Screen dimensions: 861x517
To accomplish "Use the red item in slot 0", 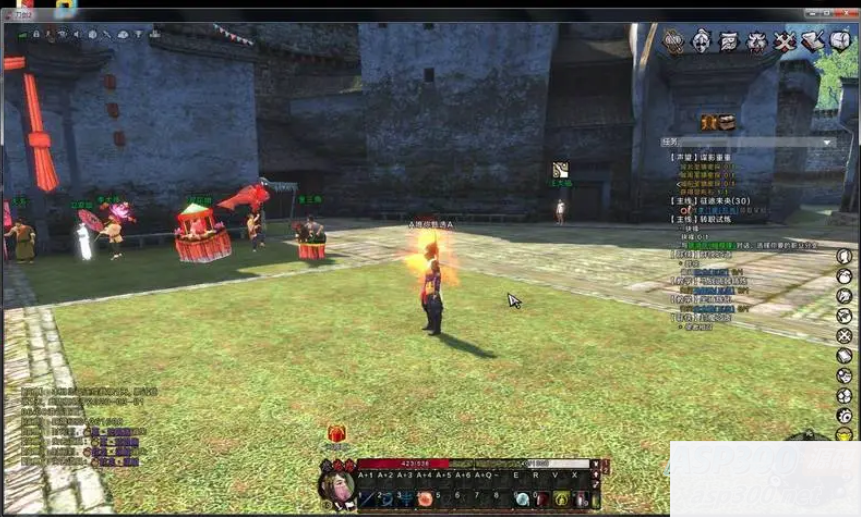I will pos(541,499).
